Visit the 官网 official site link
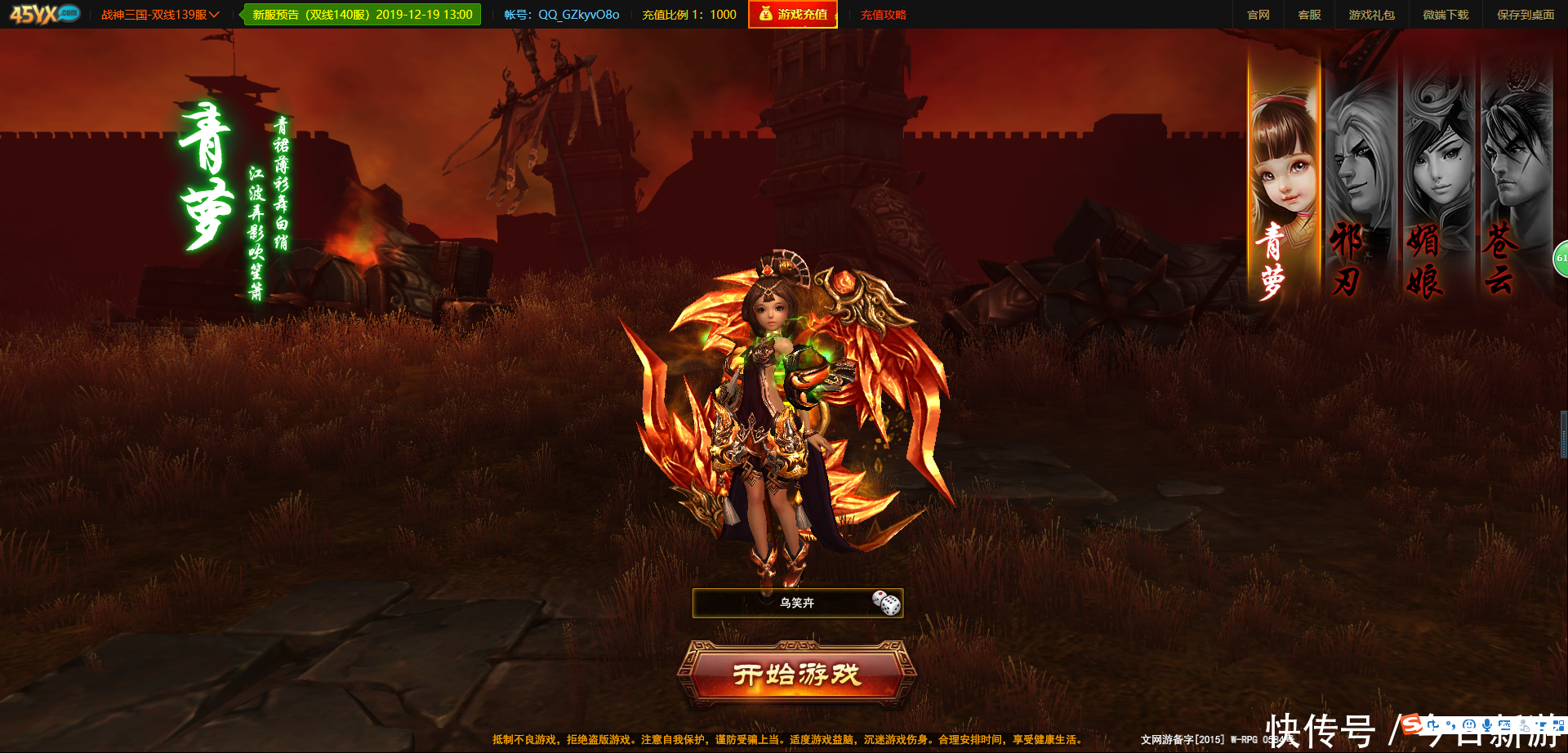 (1258, 15)
